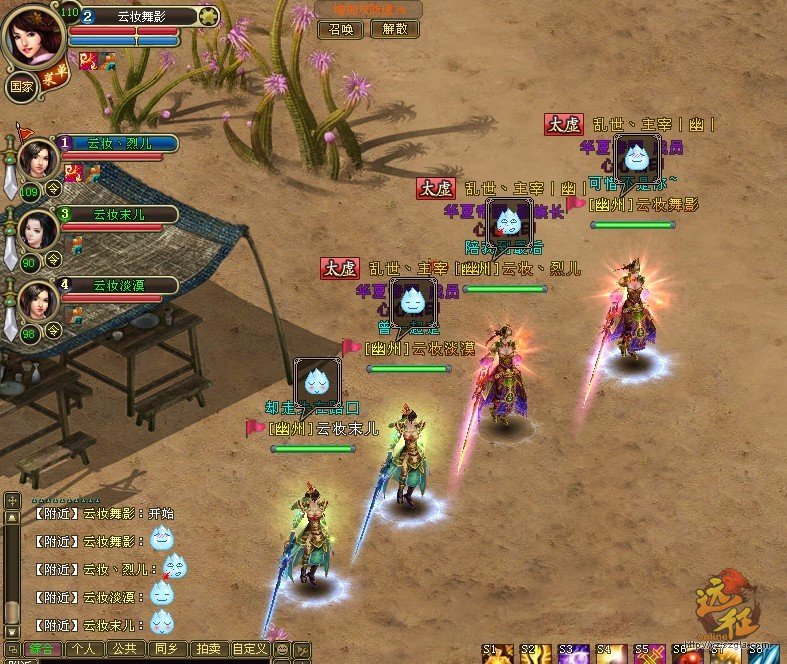Click the 解散 (disband) button
This screenshot has width=787, height=664.
(394, 29)
